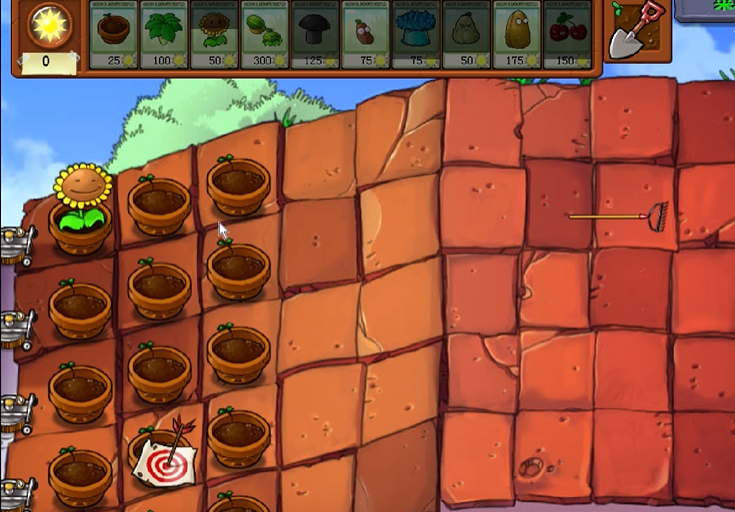Select the Coffee Bean seed packet

pyautogui.click(x=366, y=36)
